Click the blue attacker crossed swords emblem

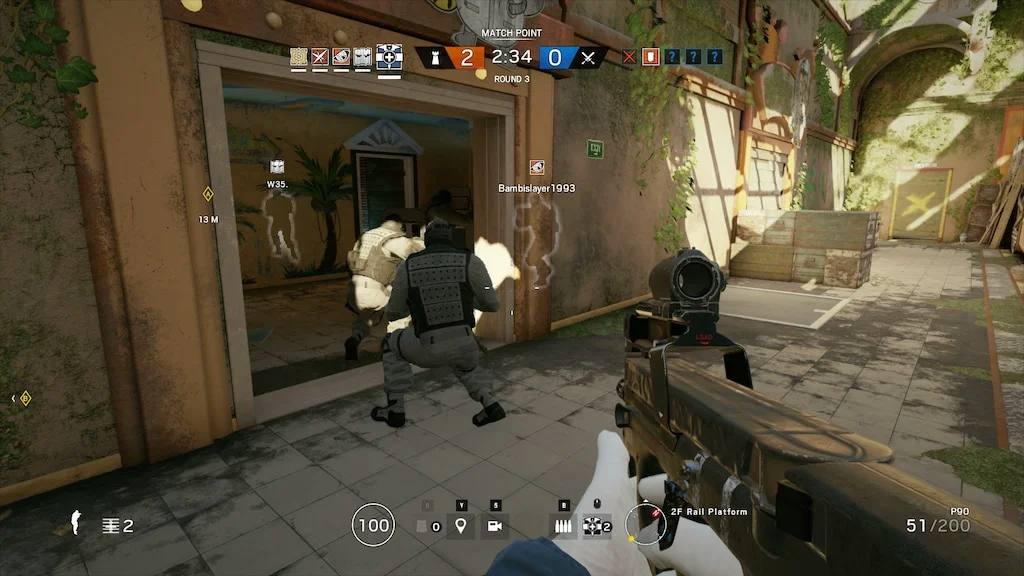coord(588,57)
